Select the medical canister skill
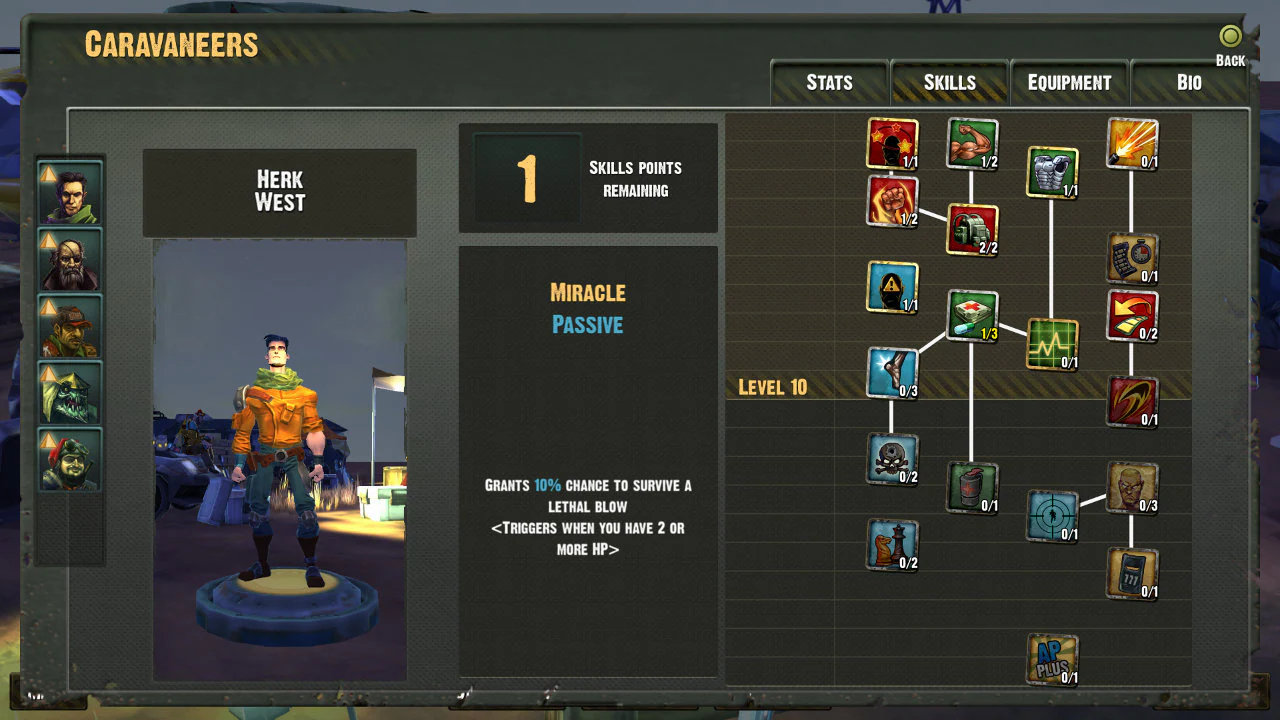Image resolution: width=1280 pixels, height=720 pixels. 972,489
